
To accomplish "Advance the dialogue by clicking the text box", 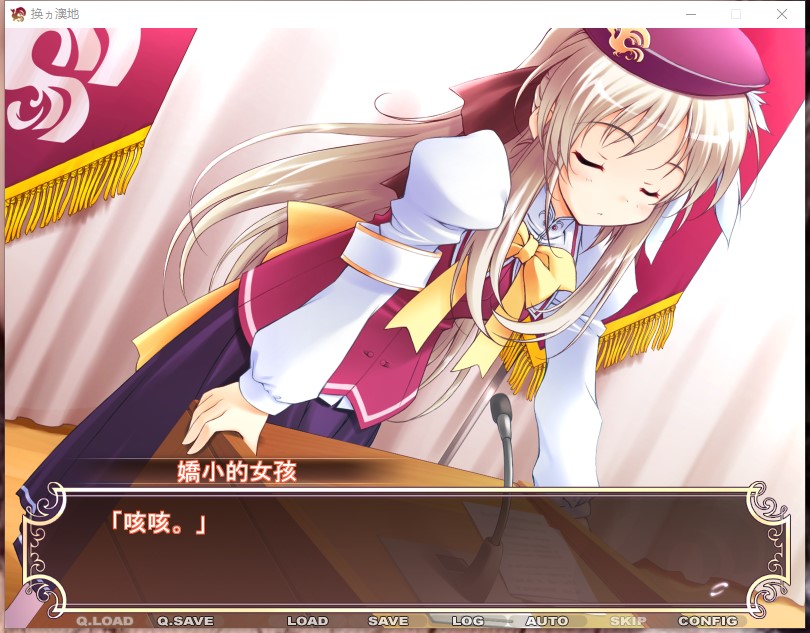I will pos(400,550).
